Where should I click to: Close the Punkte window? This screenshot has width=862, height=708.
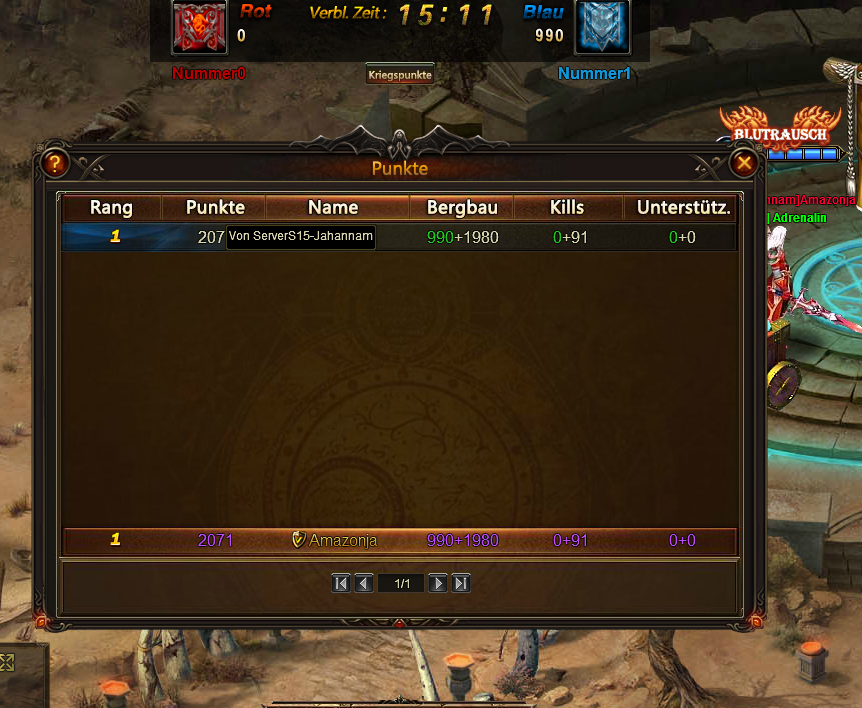(744, 163)
